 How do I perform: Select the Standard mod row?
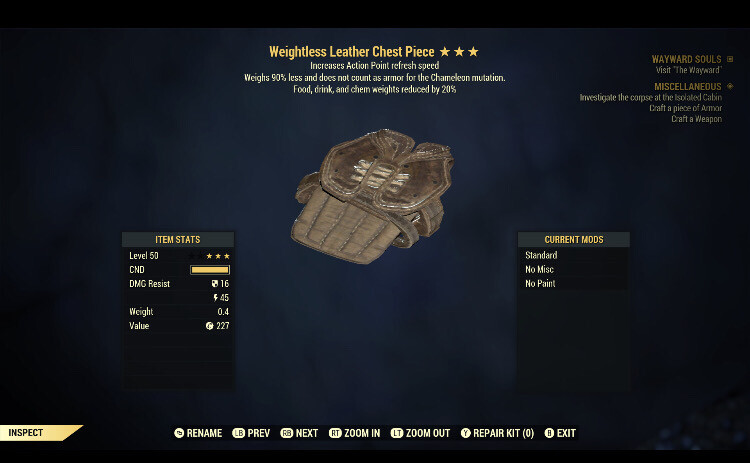tap(573, 255)
